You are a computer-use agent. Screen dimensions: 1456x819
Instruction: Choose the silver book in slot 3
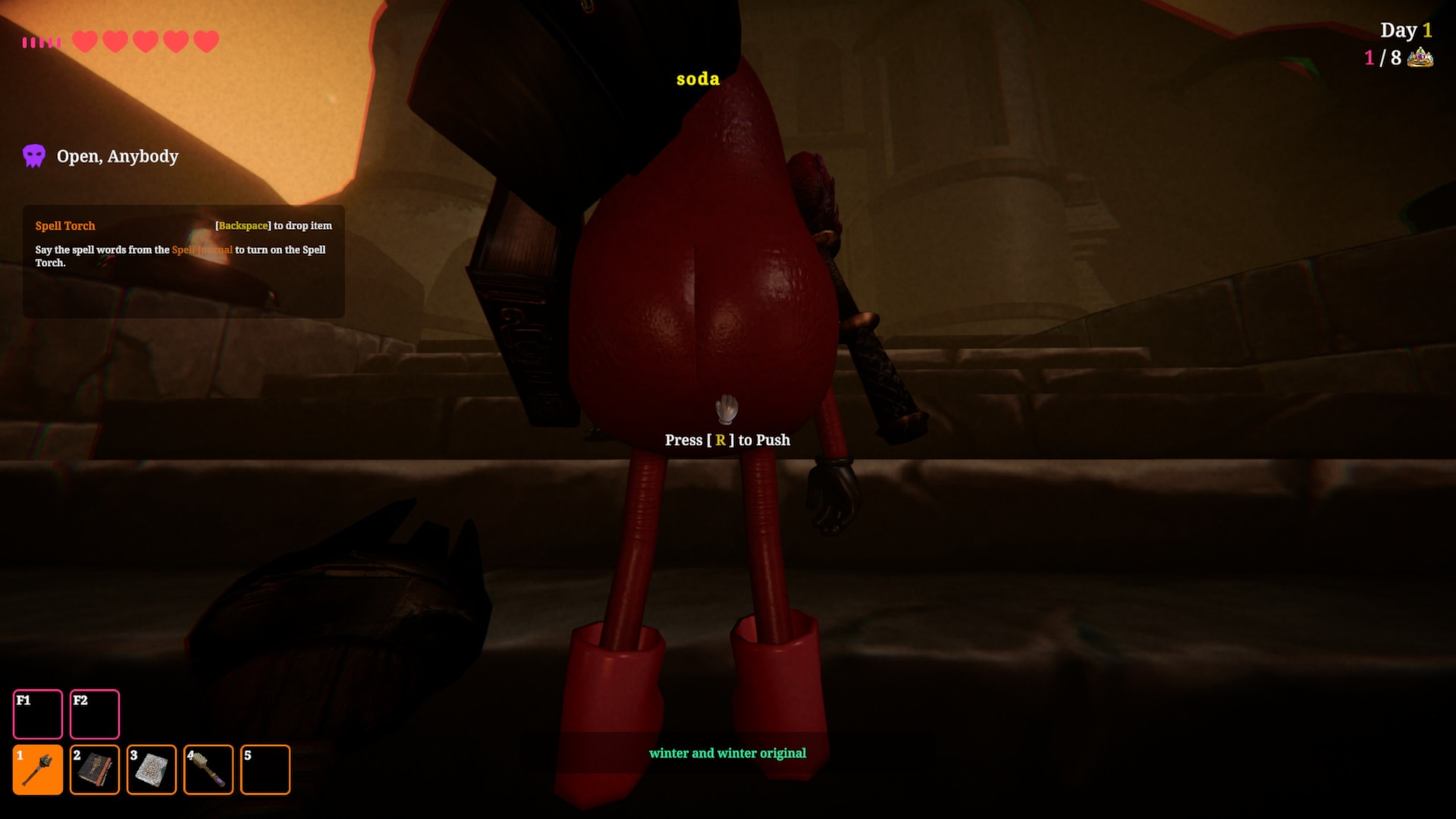pyautogui.click(x=152, y=770)
